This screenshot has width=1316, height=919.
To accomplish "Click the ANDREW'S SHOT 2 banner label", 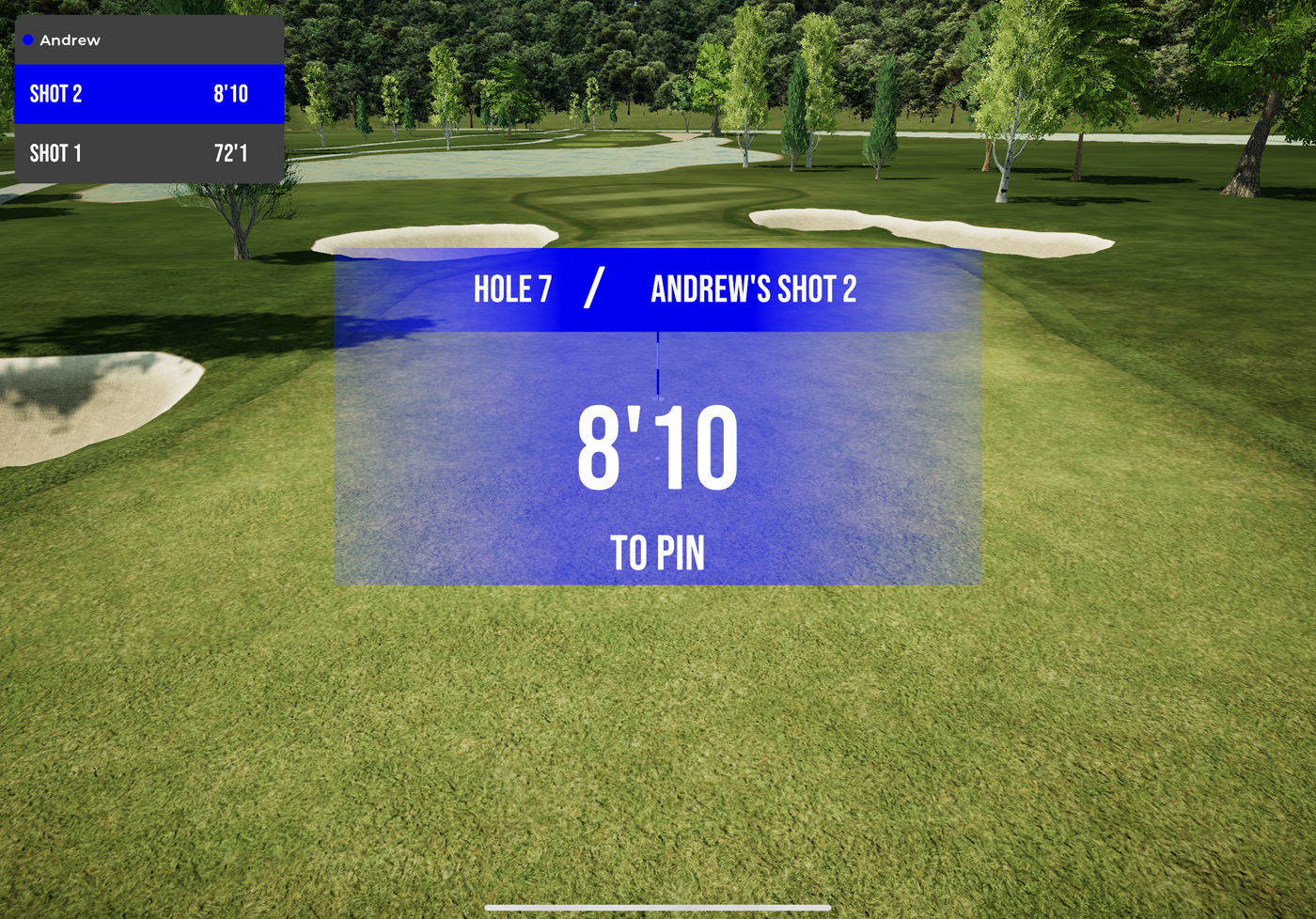I will [x=754, y=289].
